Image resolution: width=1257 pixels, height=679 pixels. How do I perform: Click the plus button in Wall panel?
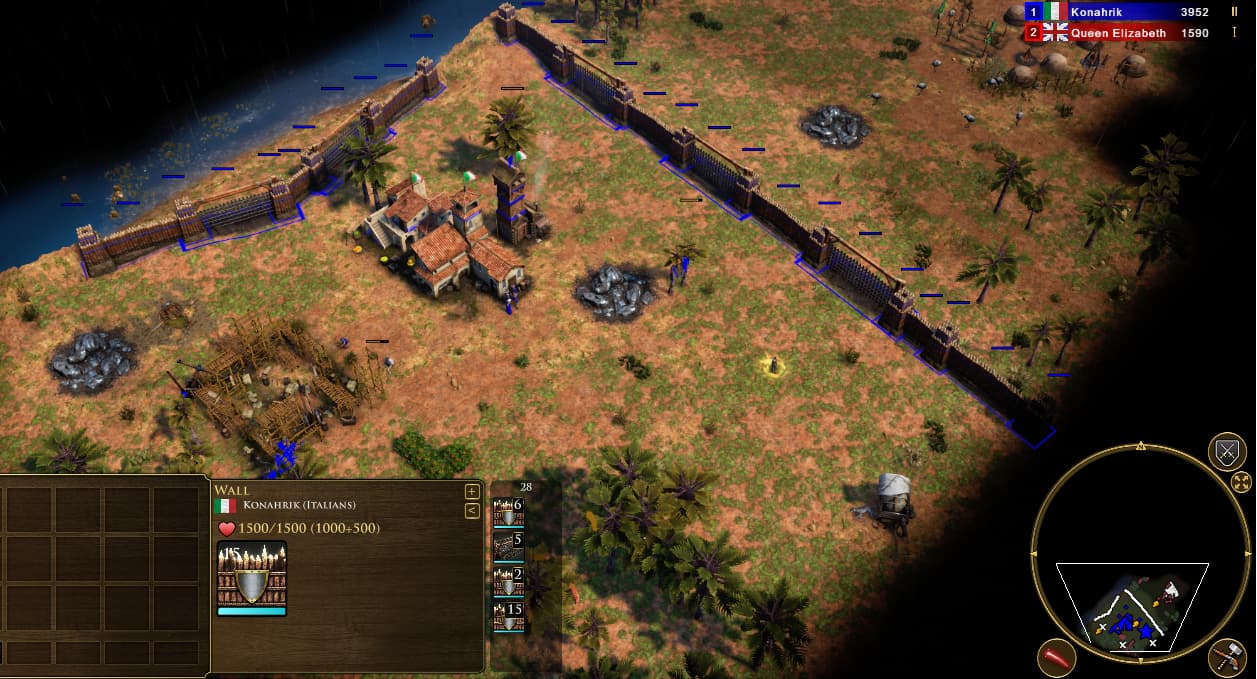pos(472,491)
